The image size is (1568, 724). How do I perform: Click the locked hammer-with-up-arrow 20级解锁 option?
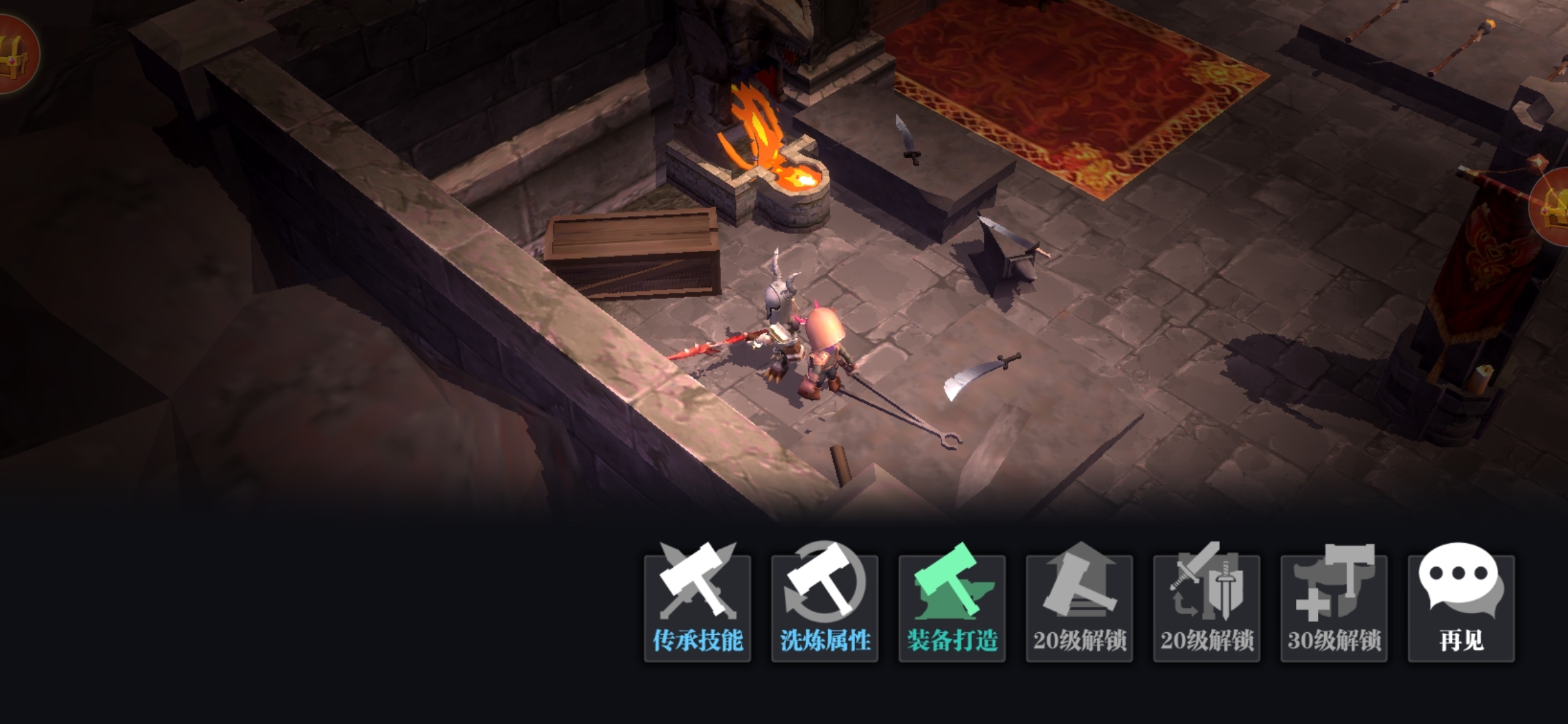(x=1079, y=607)
